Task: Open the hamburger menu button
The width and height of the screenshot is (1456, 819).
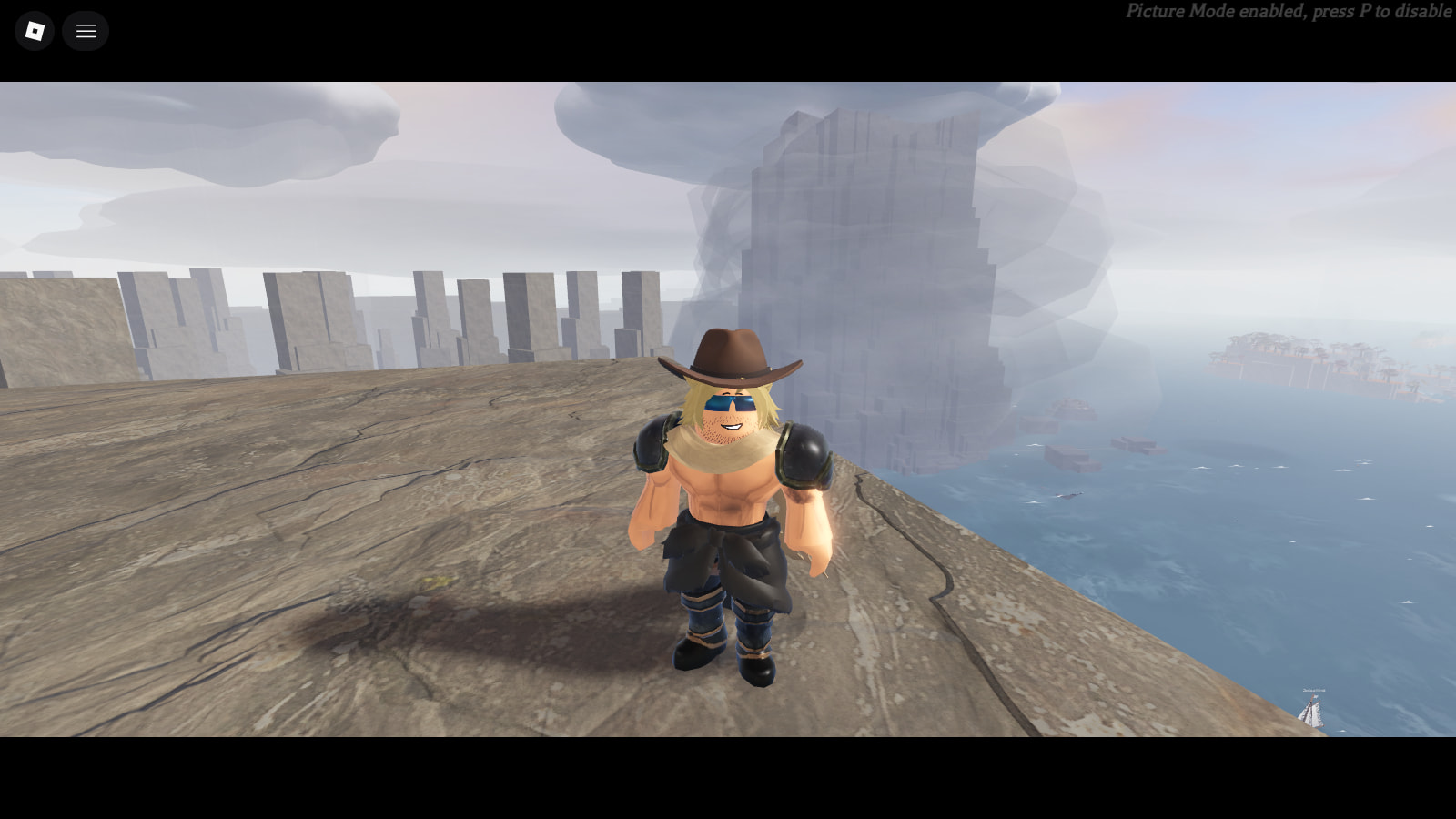Action: click(86, 31)
